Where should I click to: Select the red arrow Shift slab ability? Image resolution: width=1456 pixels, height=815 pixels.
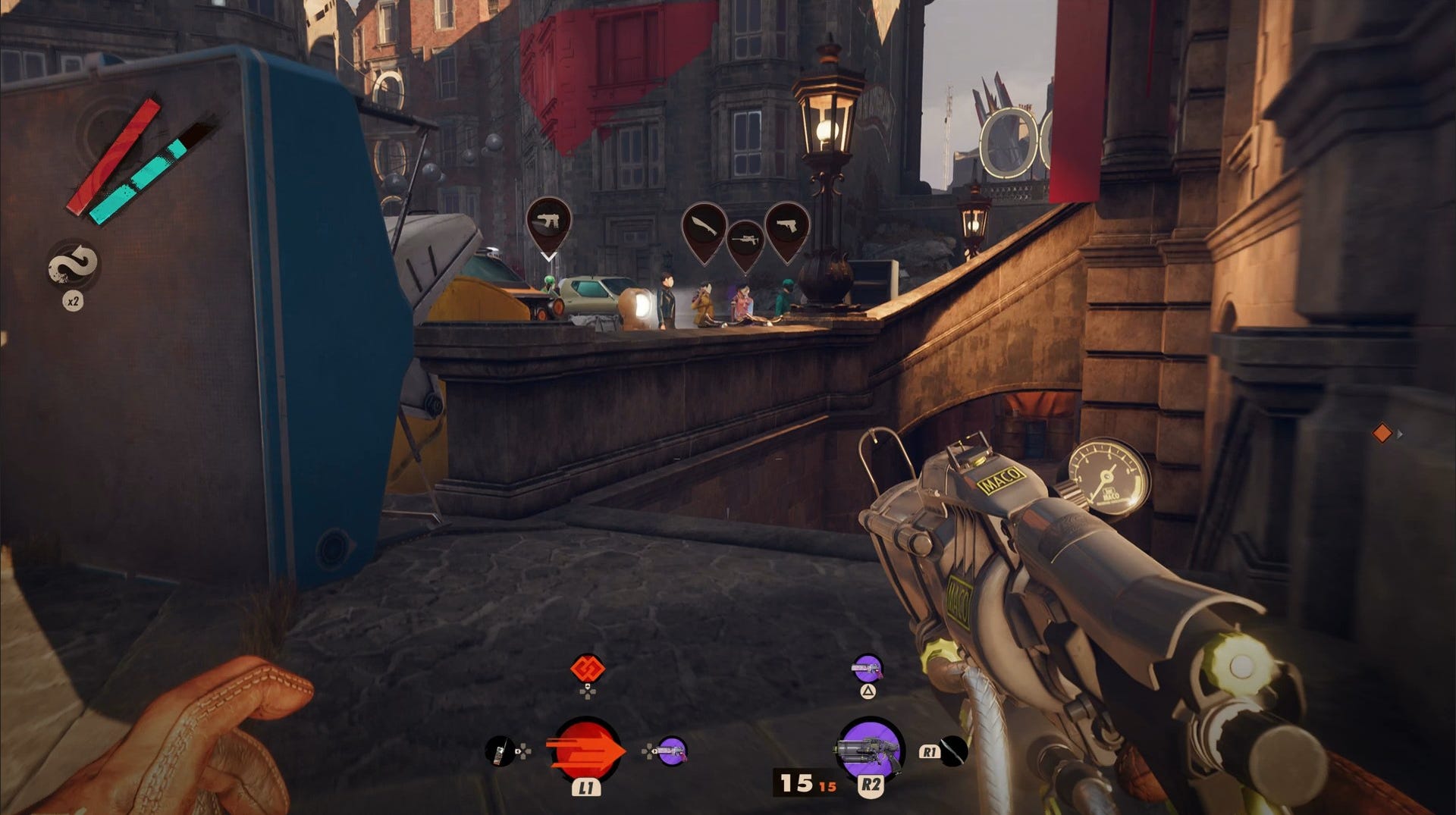[586, 750]
